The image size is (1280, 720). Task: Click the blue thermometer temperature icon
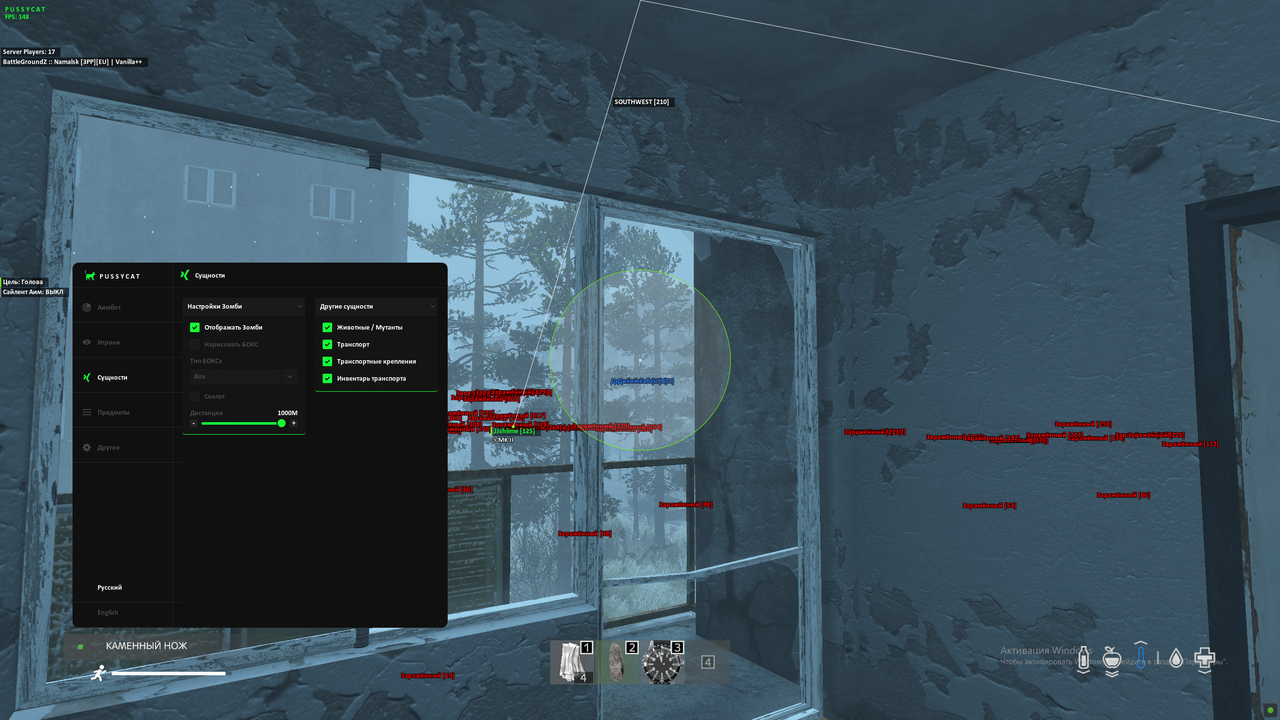pyautogui.click(x=1141, y=658)
